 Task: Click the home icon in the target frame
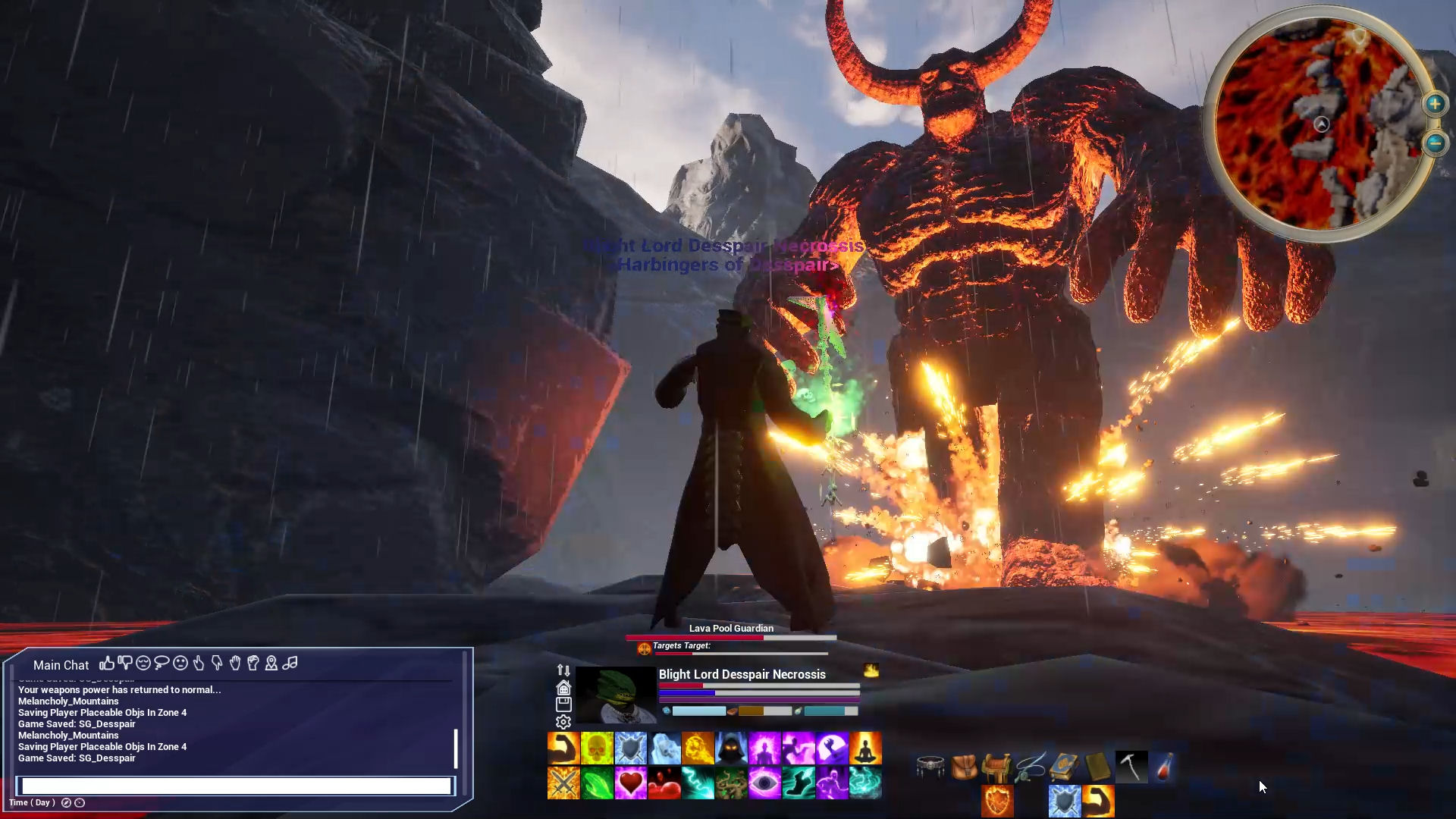pos(563,688)
